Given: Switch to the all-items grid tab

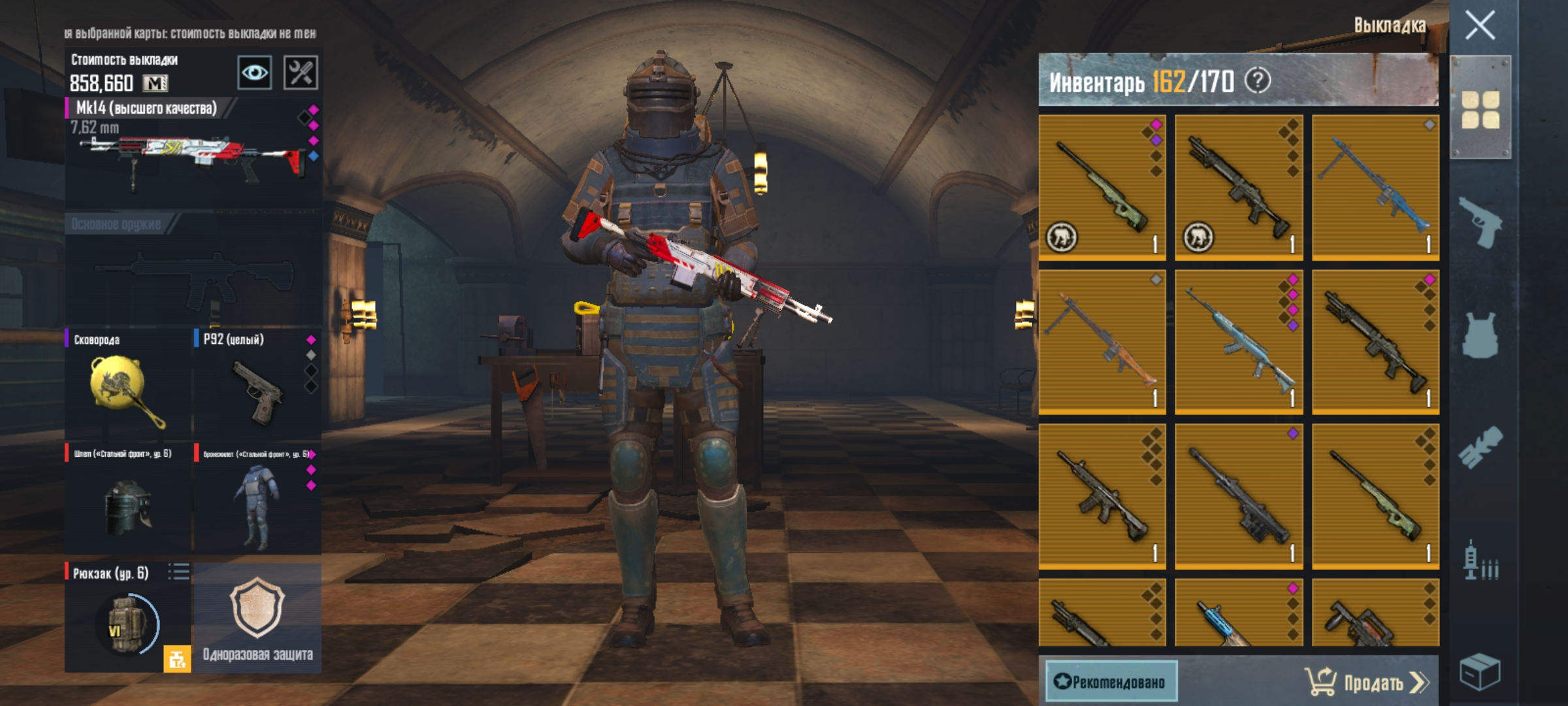Looking at the screenshot, I should pyautogui.click(x=1480, y=110).
